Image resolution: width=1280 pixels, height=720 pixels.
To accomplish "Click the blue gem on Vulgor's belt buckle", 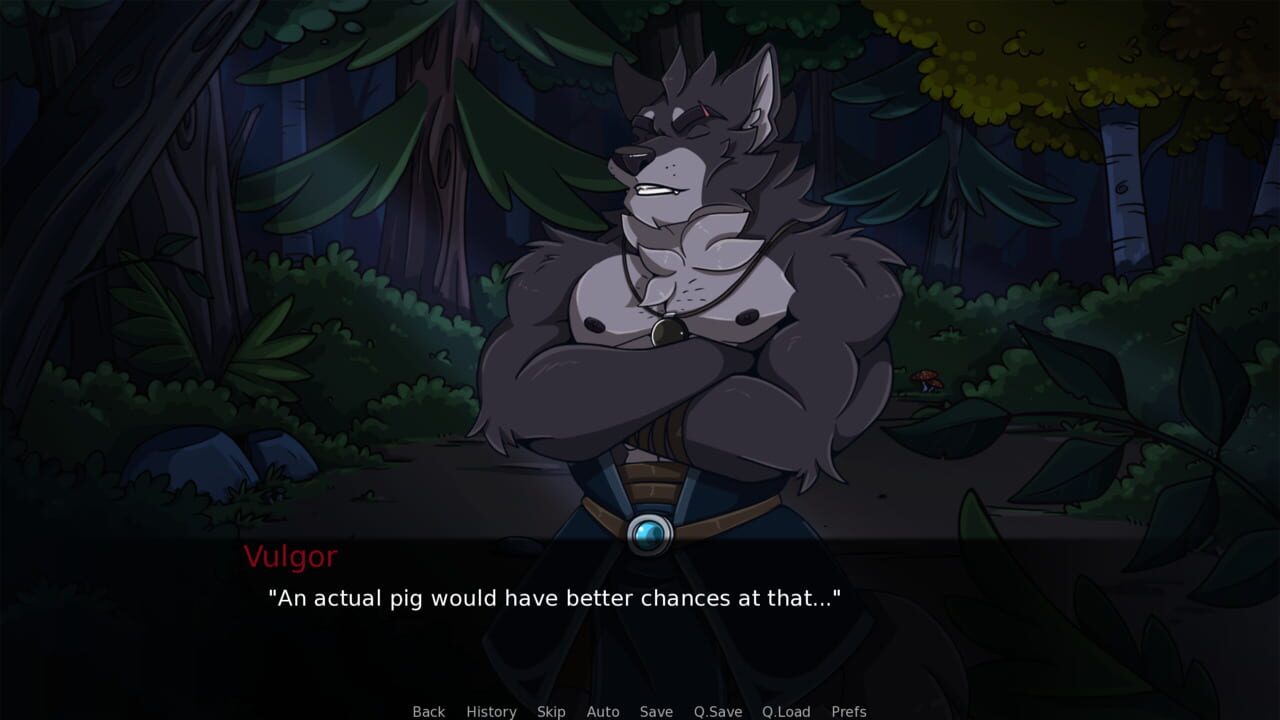I will click(x=652, y=533).
